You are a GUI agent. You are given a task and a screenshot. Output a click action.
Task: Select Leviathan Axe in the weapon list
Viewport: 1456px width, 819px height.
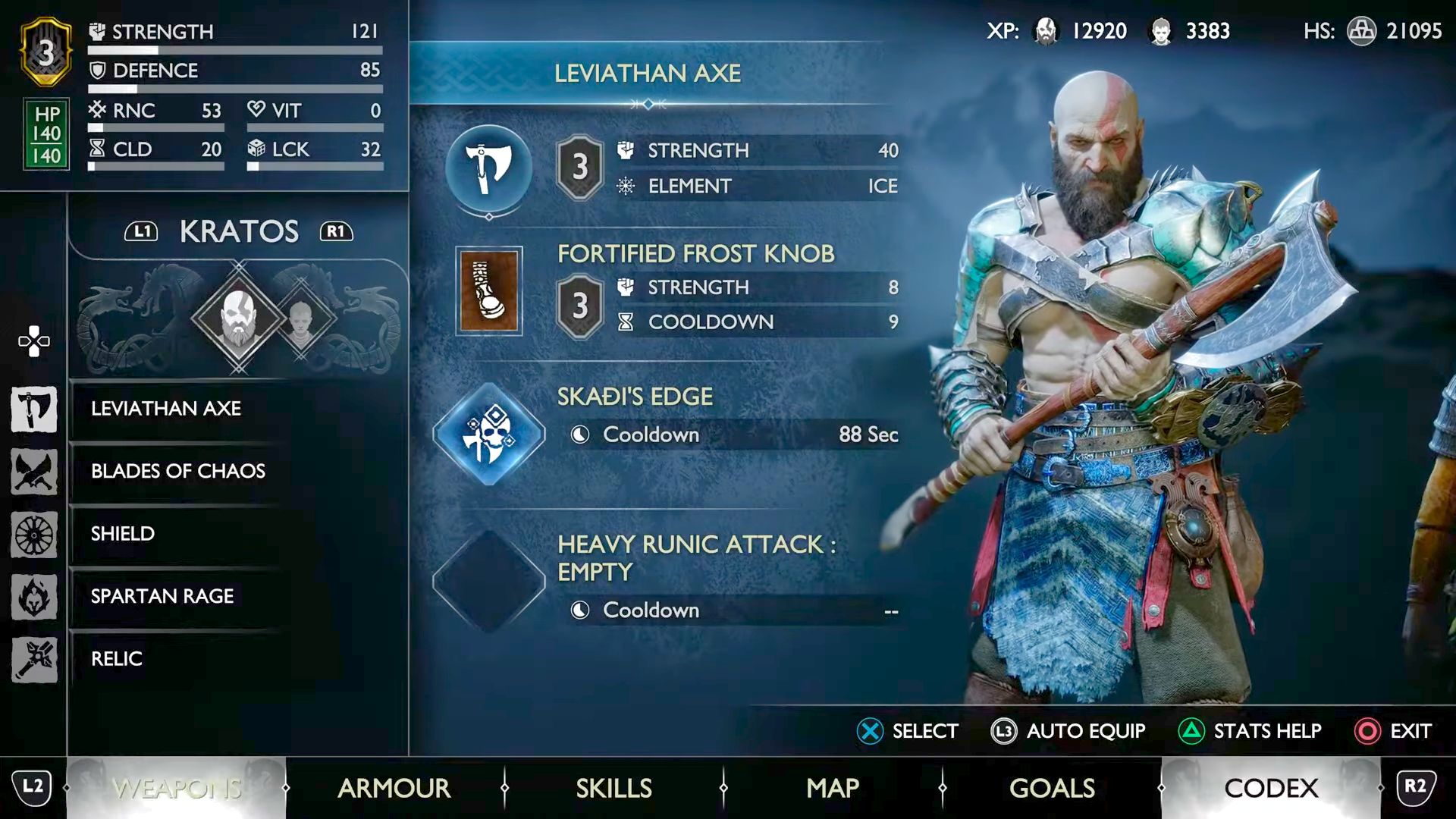166,409
